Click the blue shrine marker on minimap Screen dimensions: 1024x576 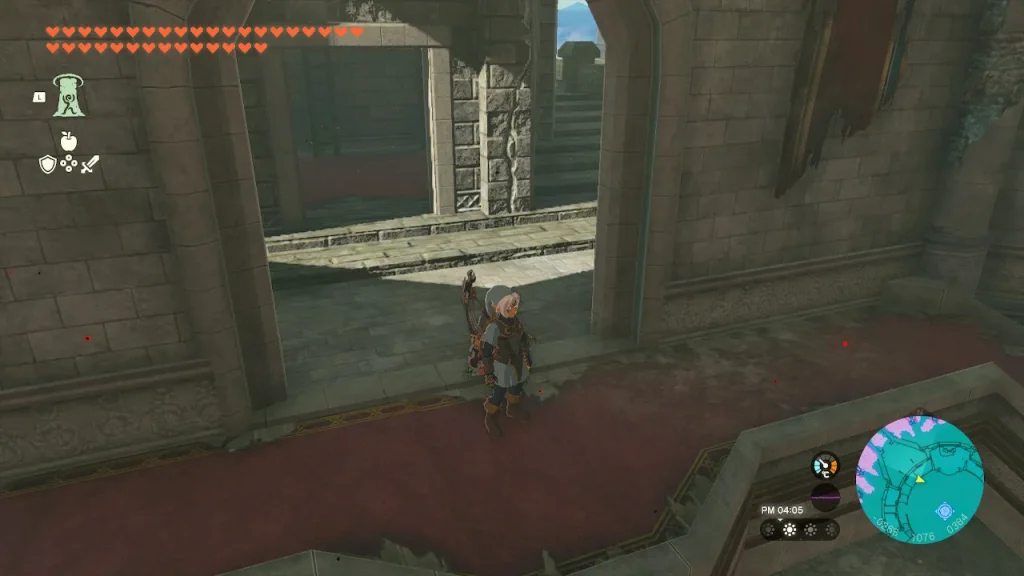click(x=943, y=511)
